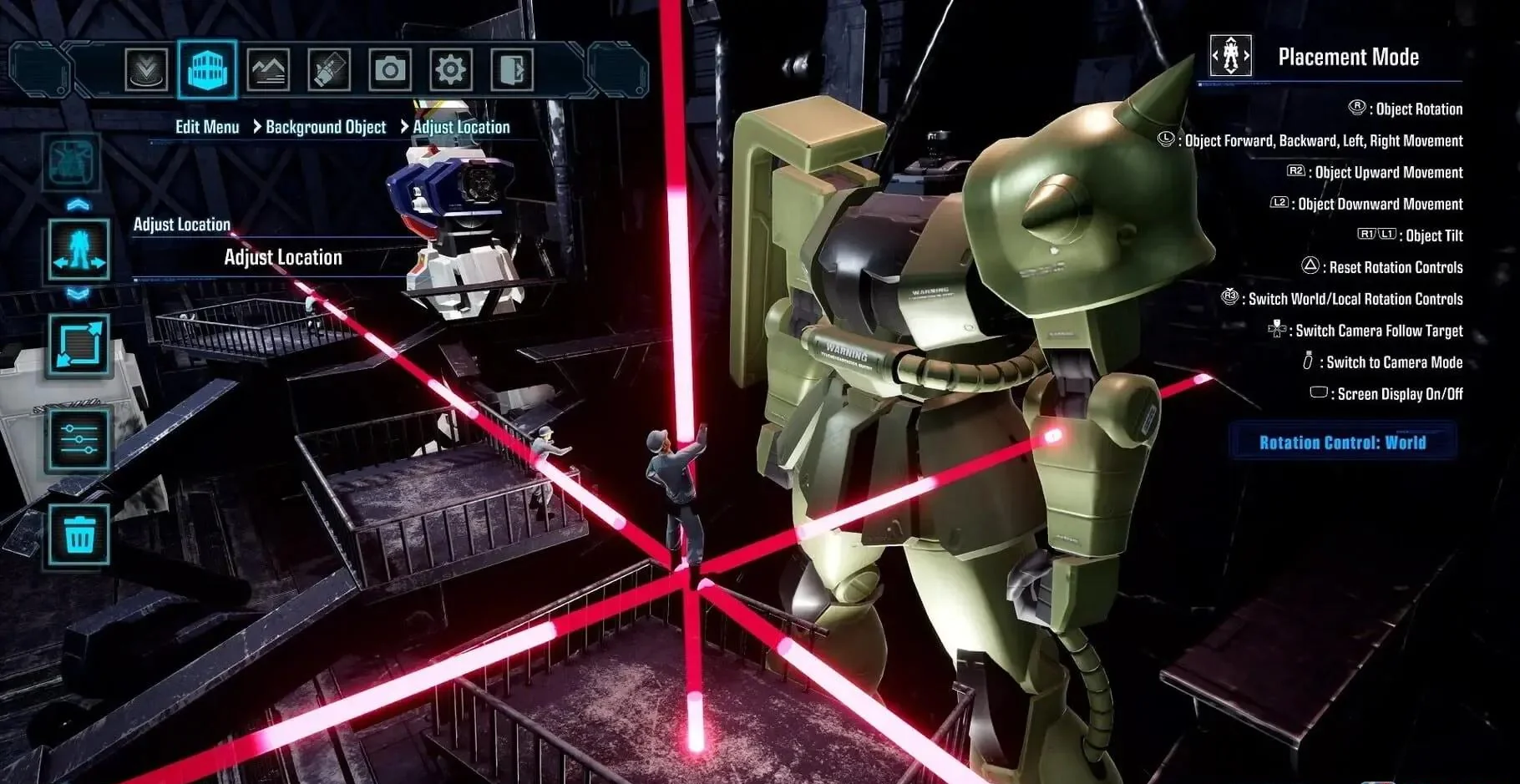This screenshot has height=784, width=1520.
Task: Select the highlighted building objects icon
Action: [x=207, y=69]
